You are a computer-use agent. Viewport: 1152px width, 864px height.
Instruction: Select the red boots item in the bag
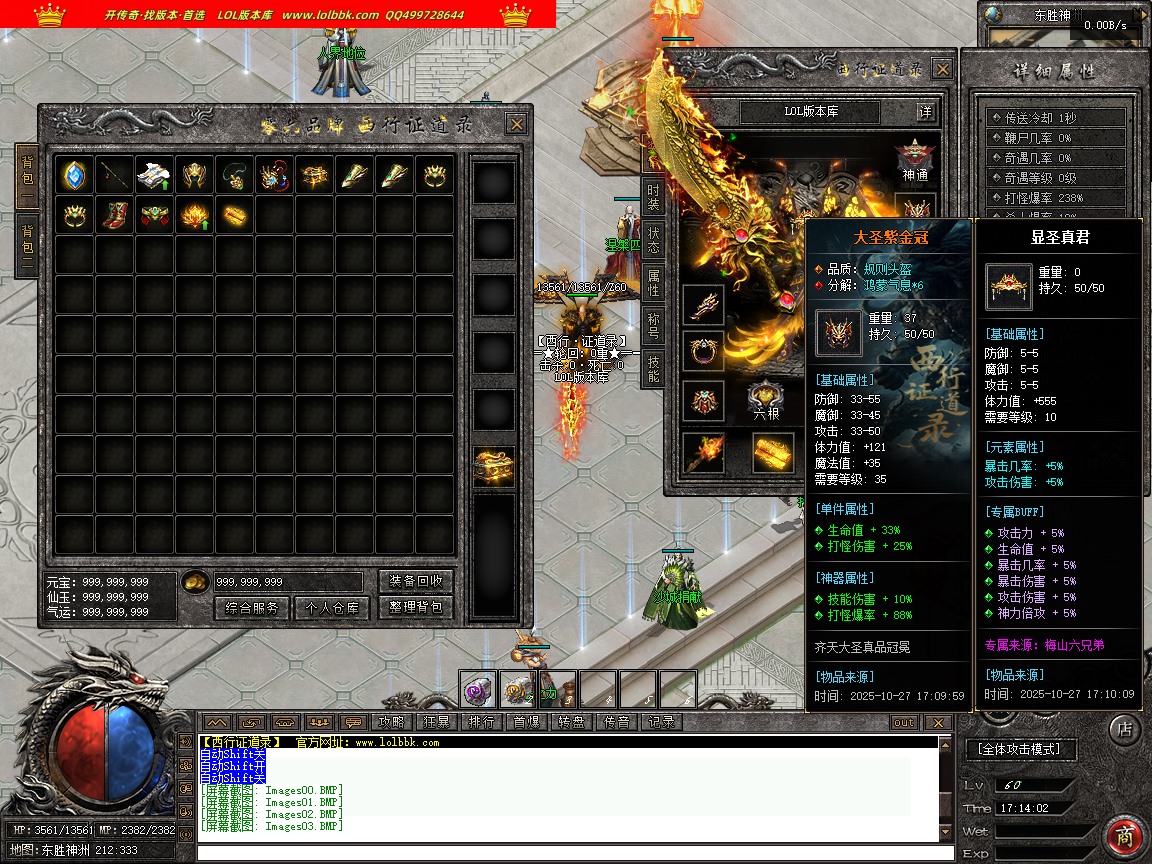pos(114,215)
